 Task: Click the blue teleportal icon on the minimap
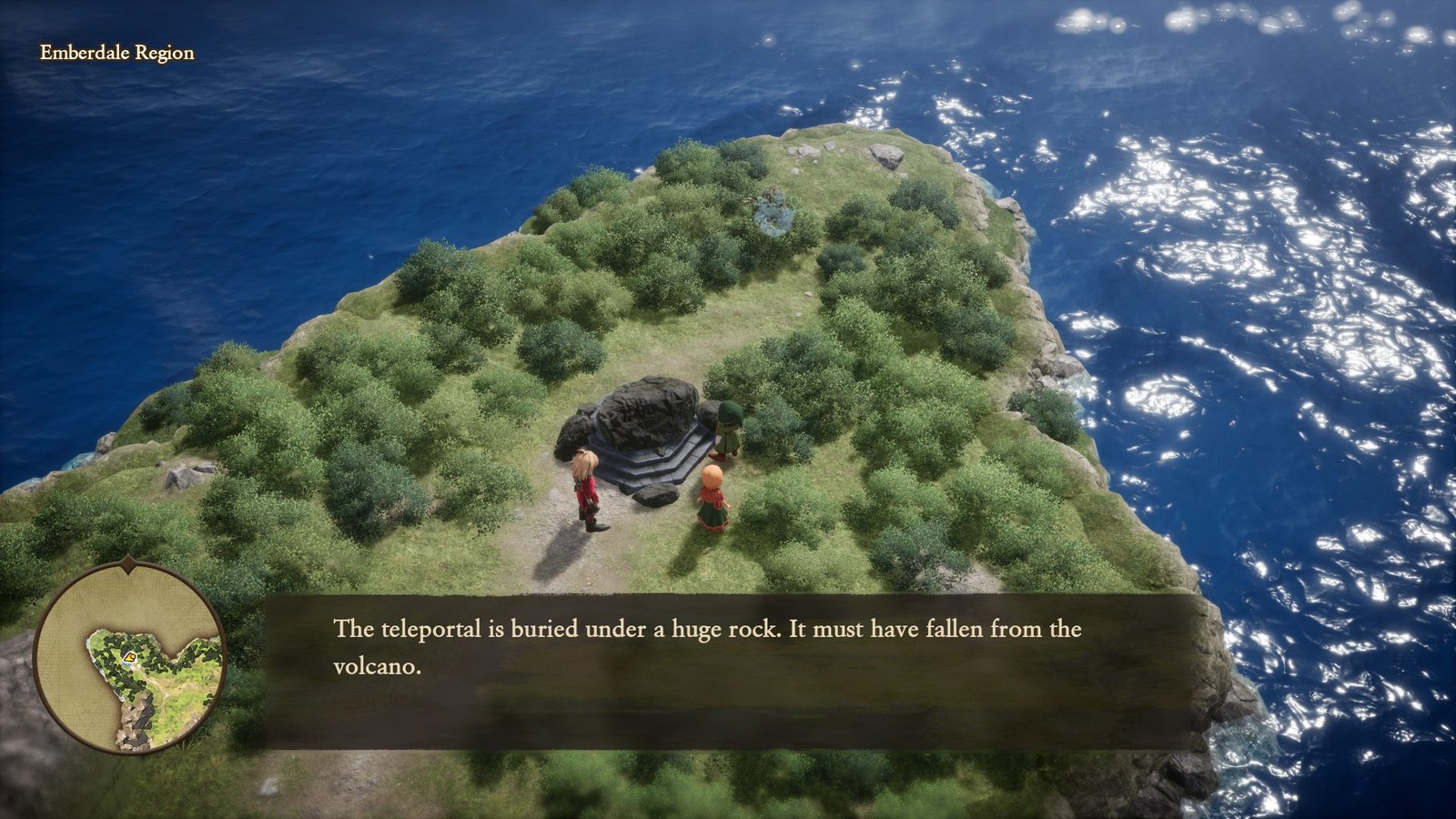(x=126, y=663)
